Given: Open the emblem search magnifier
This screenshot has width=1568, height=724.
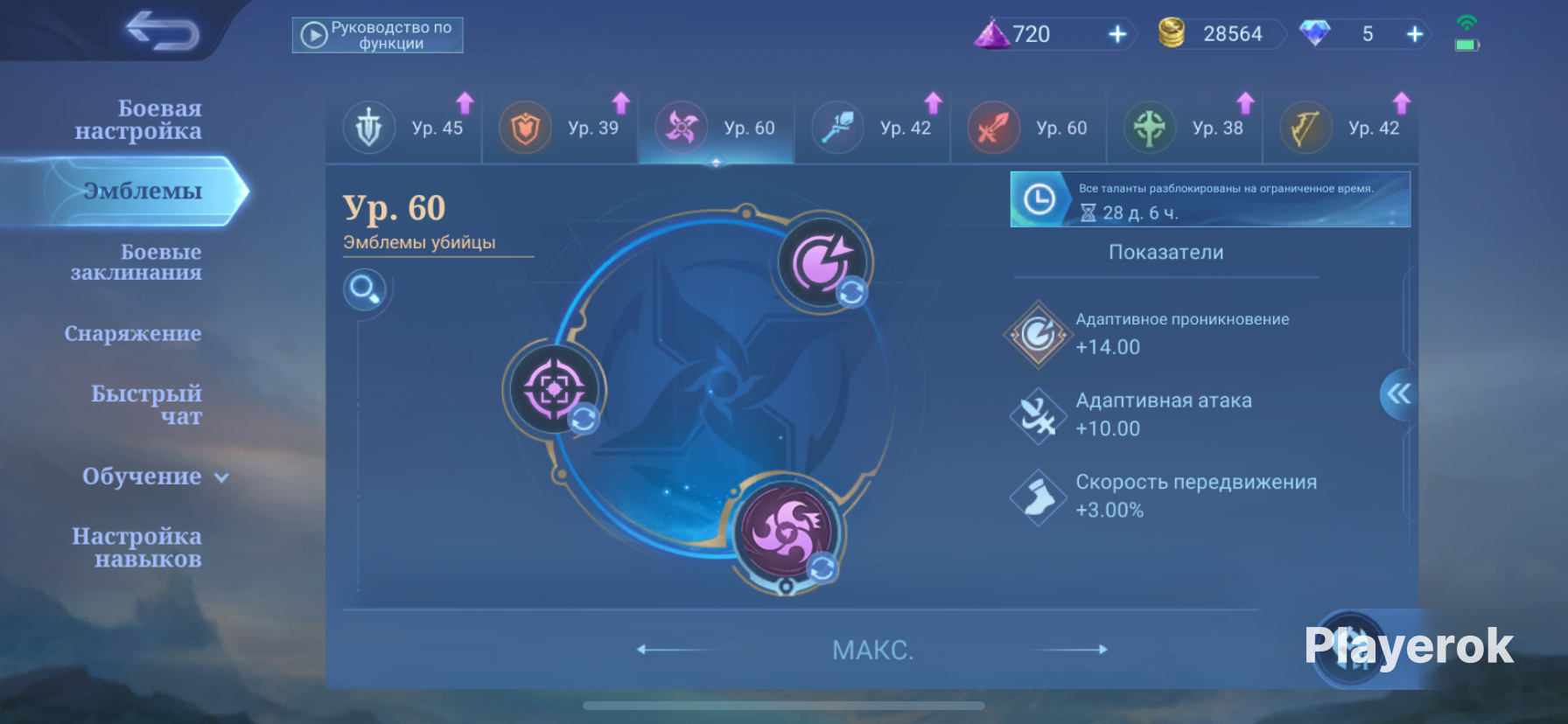Looking at the screenshot, I should point(367,289).
